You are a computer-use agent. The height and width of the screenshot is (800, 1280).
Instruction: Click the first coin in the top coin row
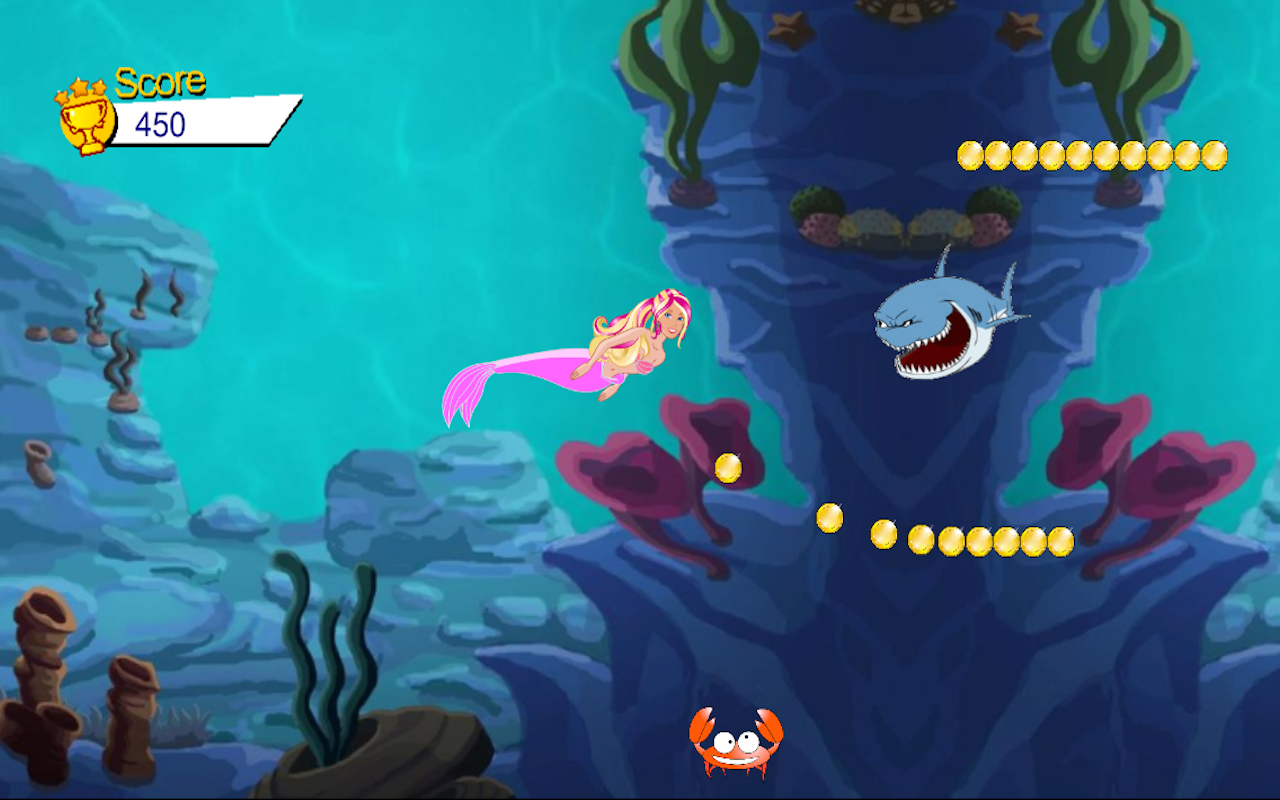970,153
